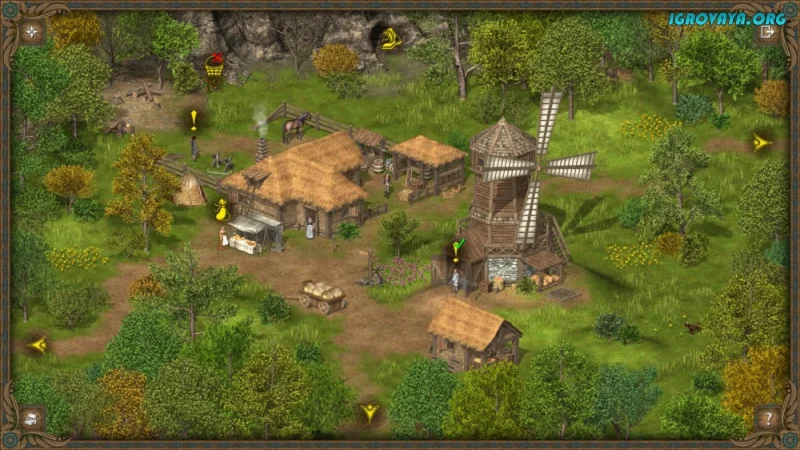Open the compass map button

pos(32,31)
